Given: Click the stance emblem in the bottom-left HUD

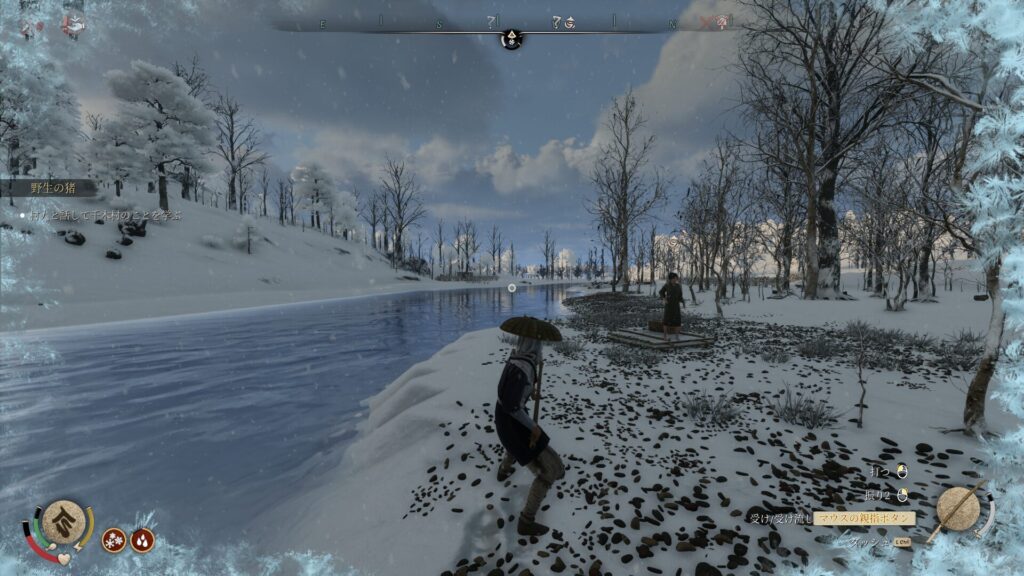Looking at the screenshot, I should [x=62, y=521].
